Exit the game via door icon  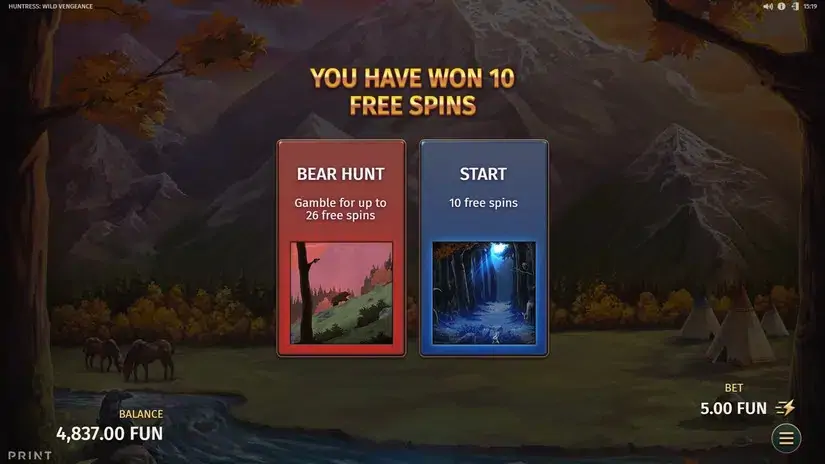coord(794,6)
